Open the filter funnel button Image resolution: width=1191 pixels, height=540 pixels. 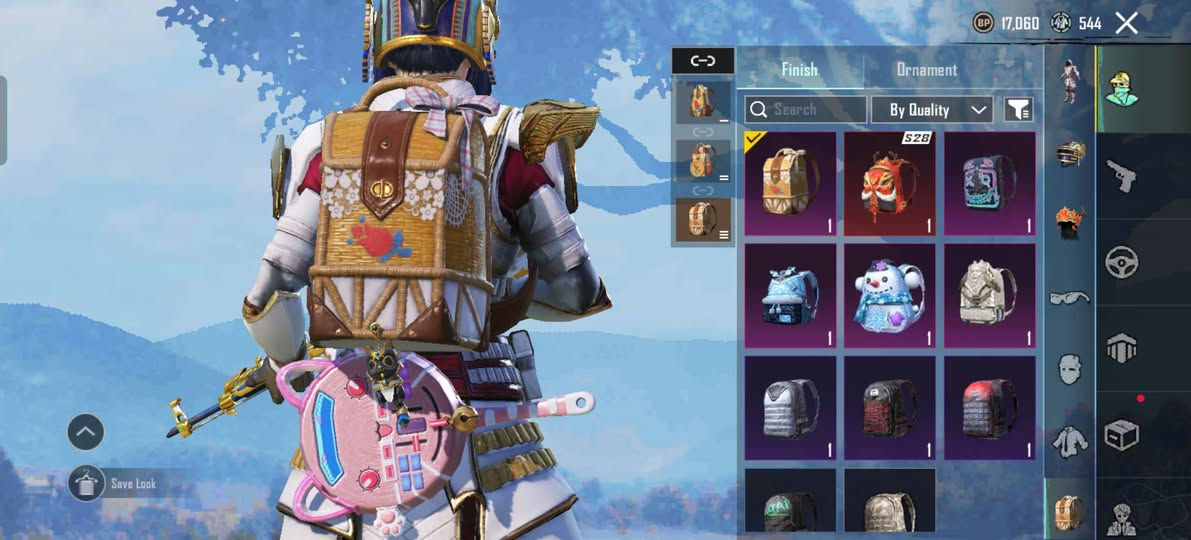pos(1018,110)
